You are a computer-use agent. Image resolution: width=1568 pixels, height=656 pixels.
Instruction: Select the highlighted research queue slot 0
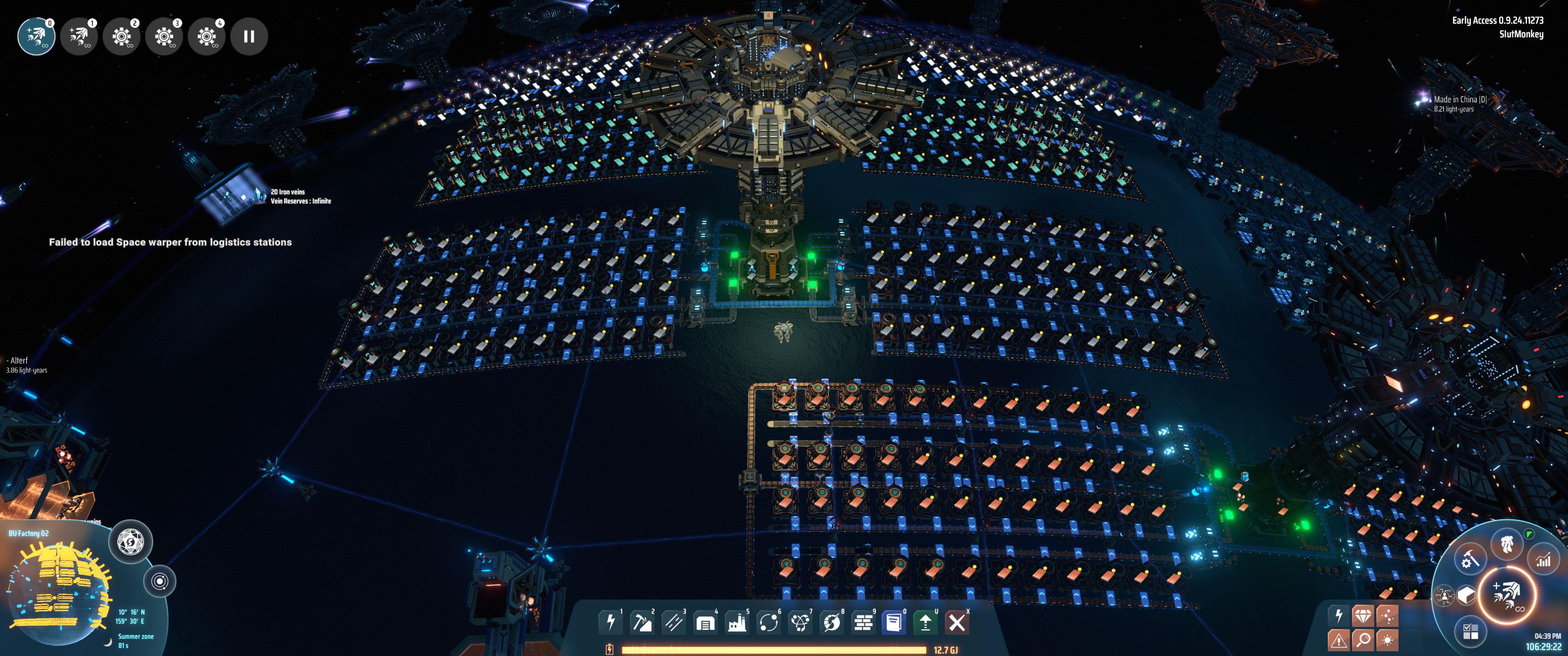[36, 36]
